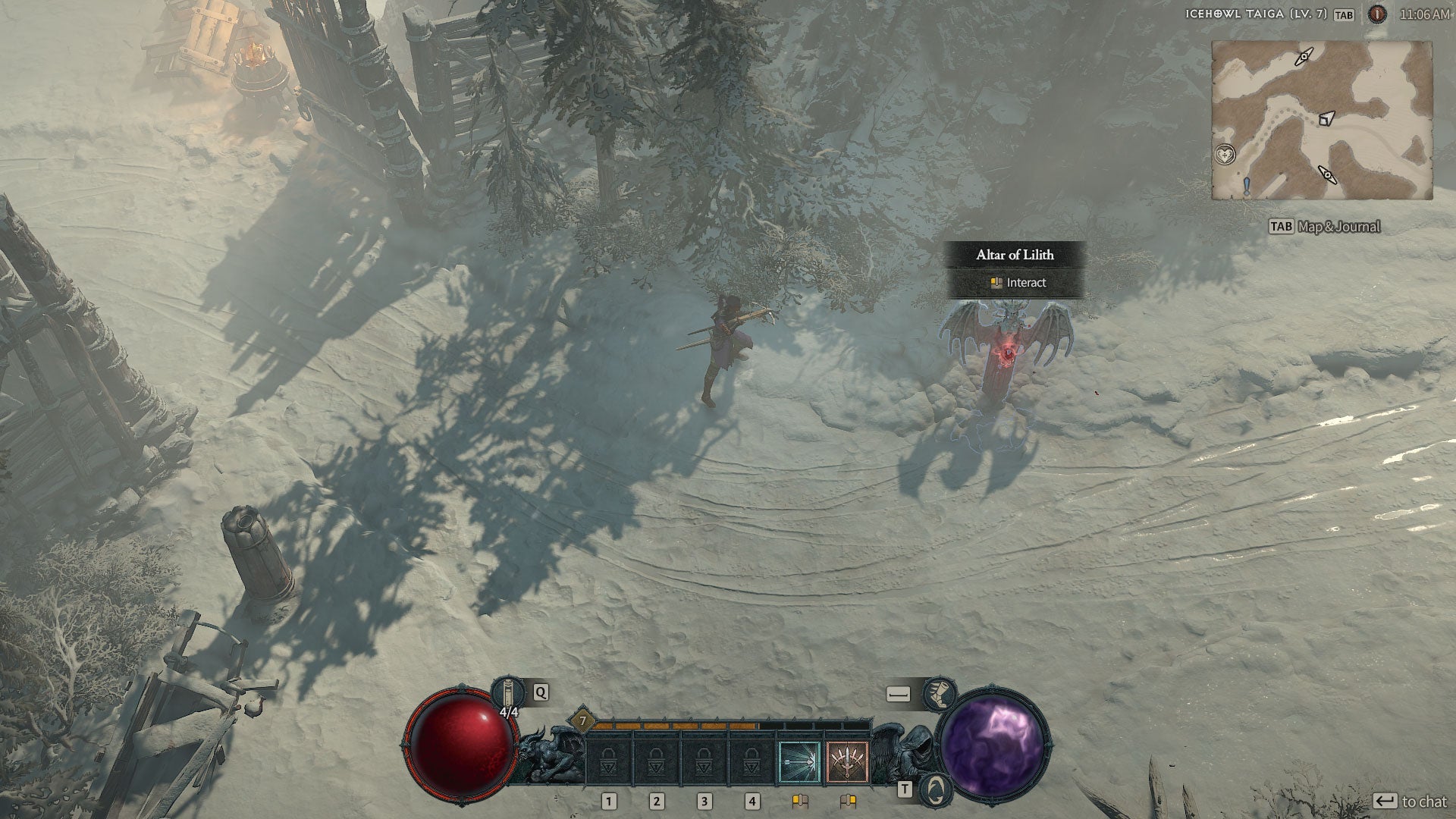Trigger the winged boot evade icon
Screen dimensions: 1456x819
coord(940,694)
